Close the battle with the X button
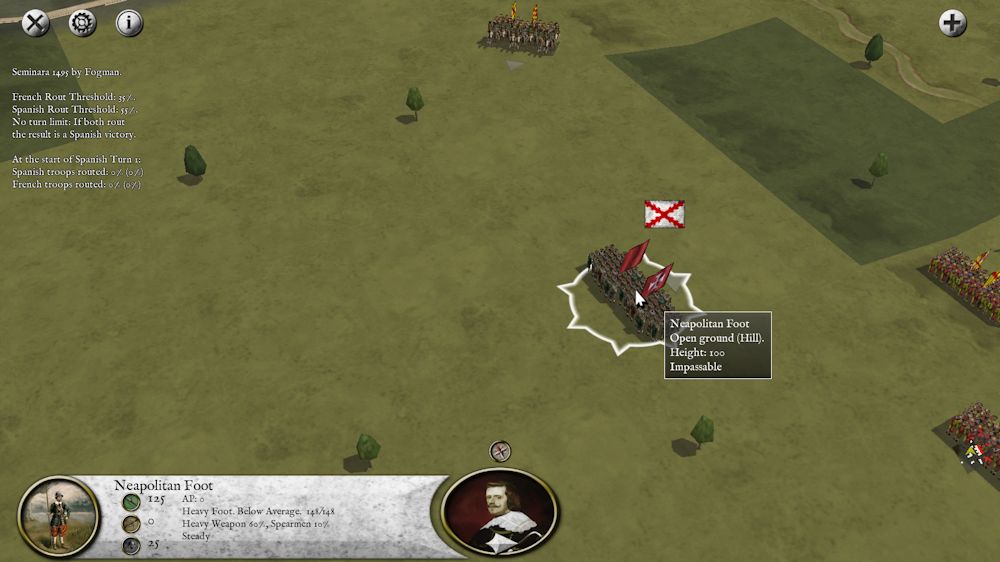The image size is (1000, 562). pyautogui.click(x=36, y=23)
